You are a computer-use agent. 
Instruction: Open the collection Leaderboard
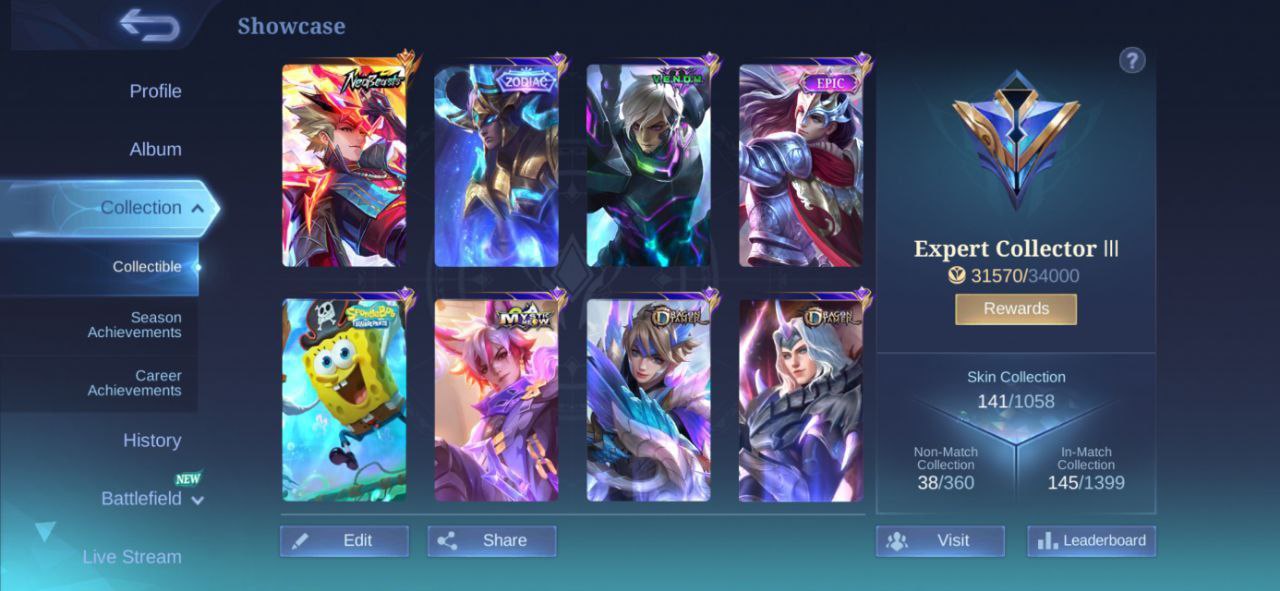pyautogui.click(x=1091, y=541)
